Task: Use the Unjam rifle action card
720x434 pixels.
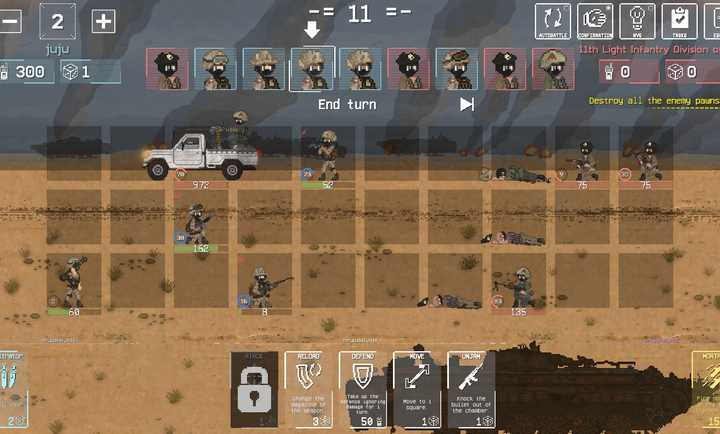Action: (470, 390)
